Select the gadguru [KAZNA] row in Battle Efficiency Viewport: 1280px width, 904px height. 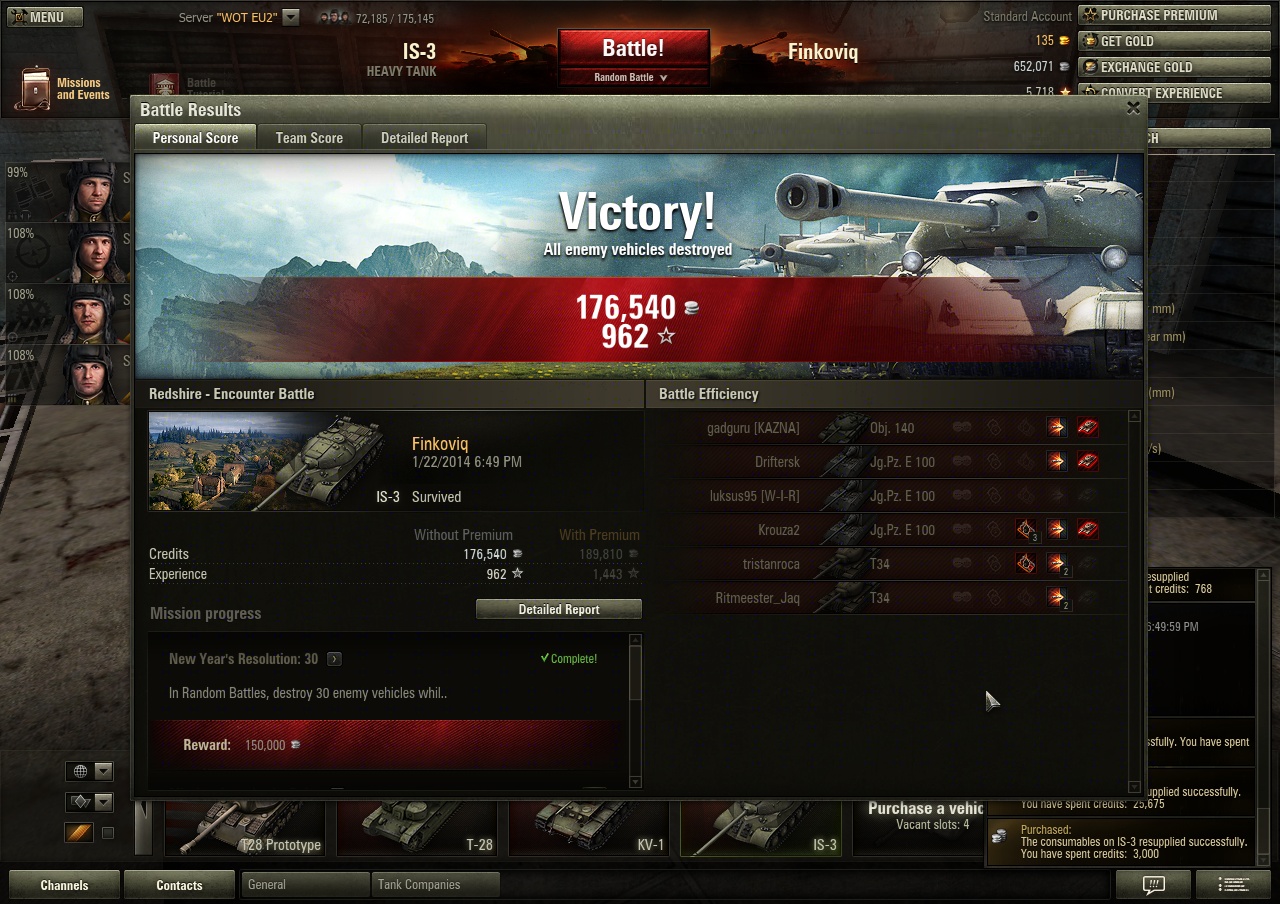tap(890, 428)
